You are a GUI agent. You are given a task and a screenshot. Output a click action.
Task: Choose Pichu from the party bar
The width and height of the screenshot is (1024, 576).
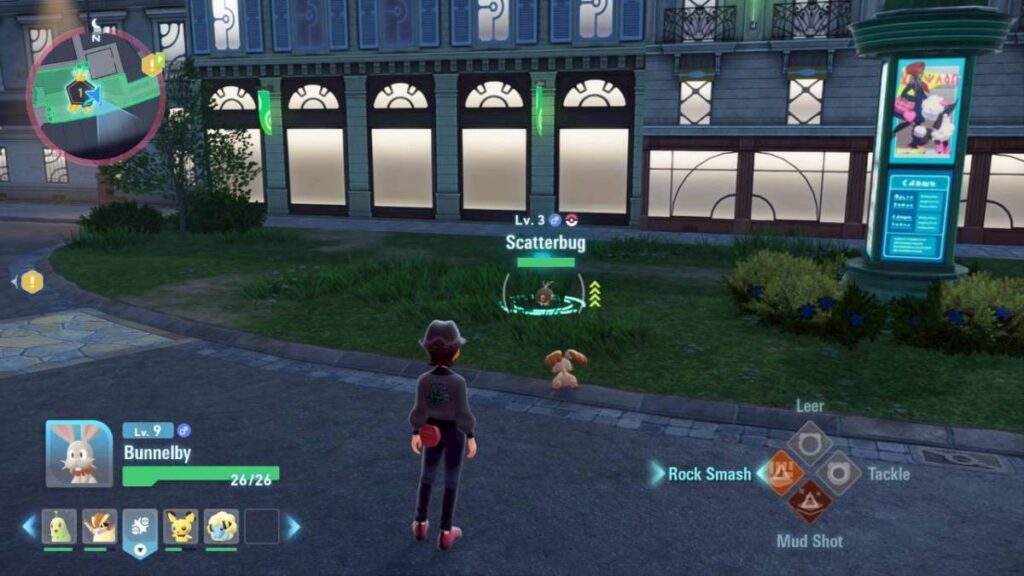pos(180,526)
